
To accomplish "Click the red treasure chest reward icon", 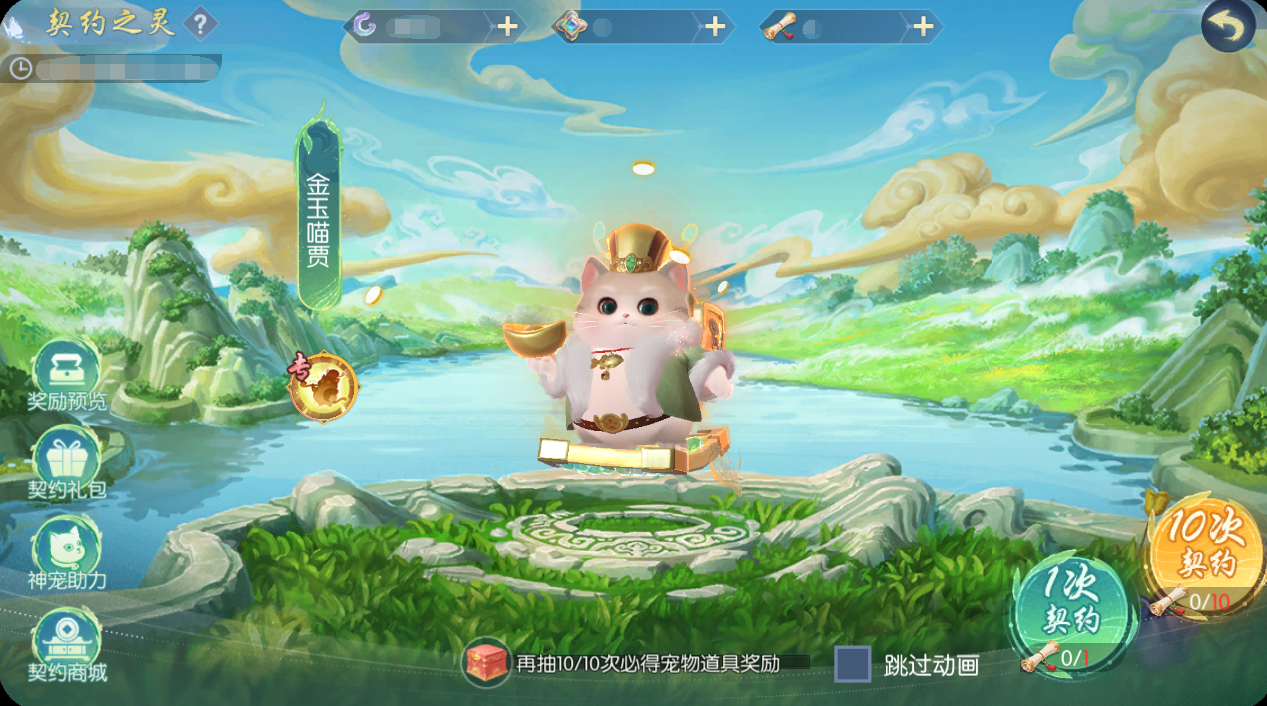I will pyautogui.click(x=486, y=662).
